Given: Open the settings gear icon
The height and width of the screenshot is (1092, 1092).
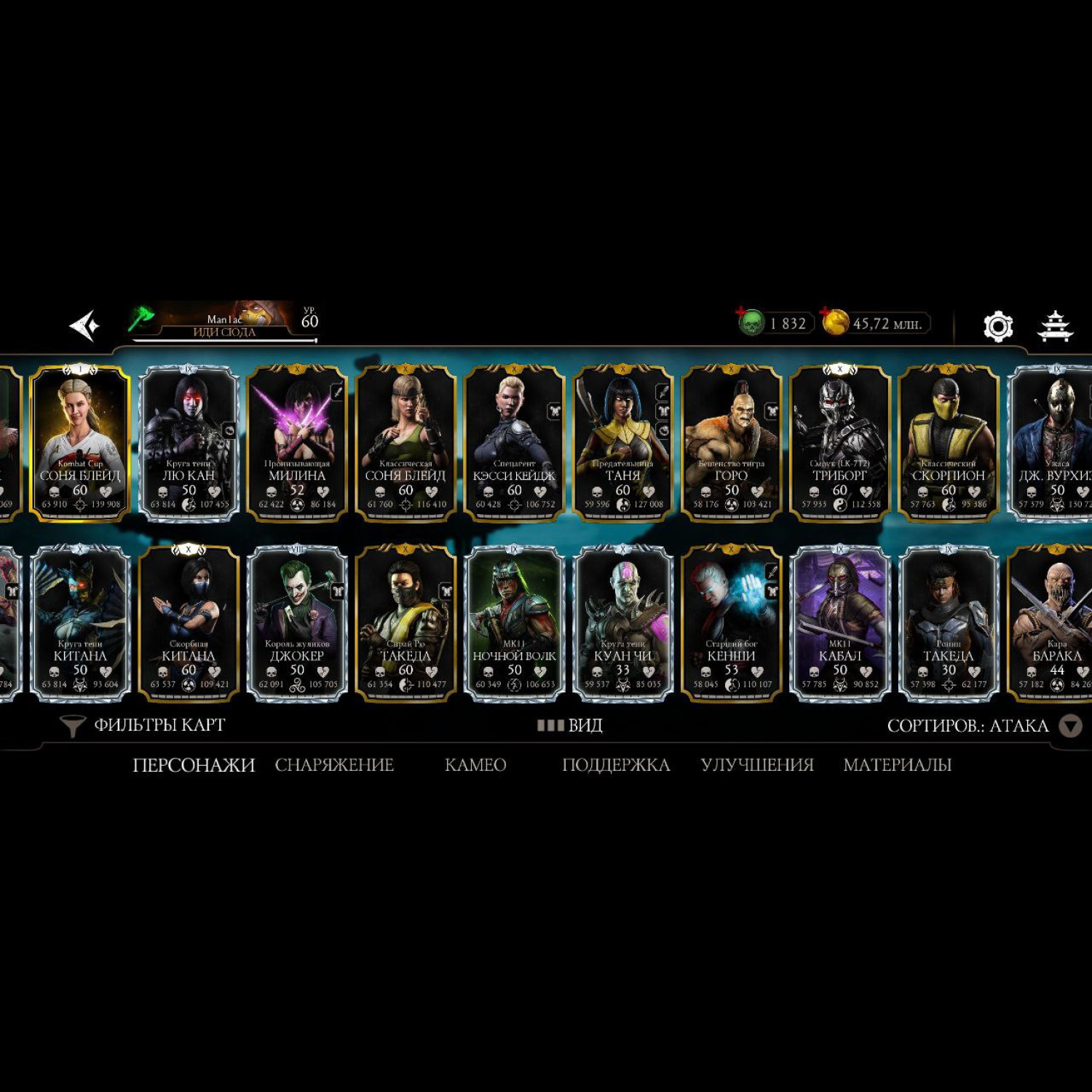Looking at the screenshot, I should coord(997,326).
